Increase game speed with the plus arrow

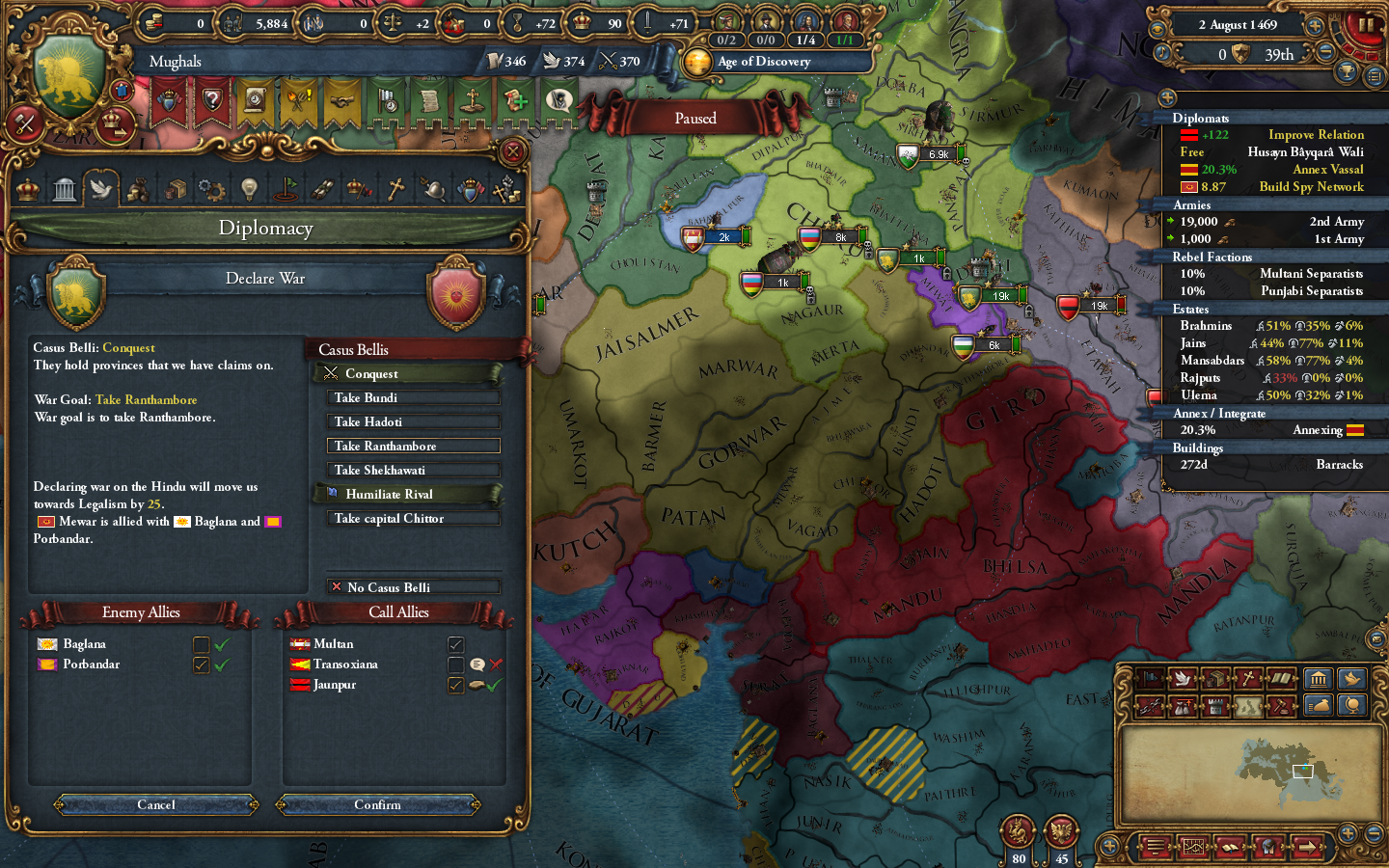coord(1315,26)
